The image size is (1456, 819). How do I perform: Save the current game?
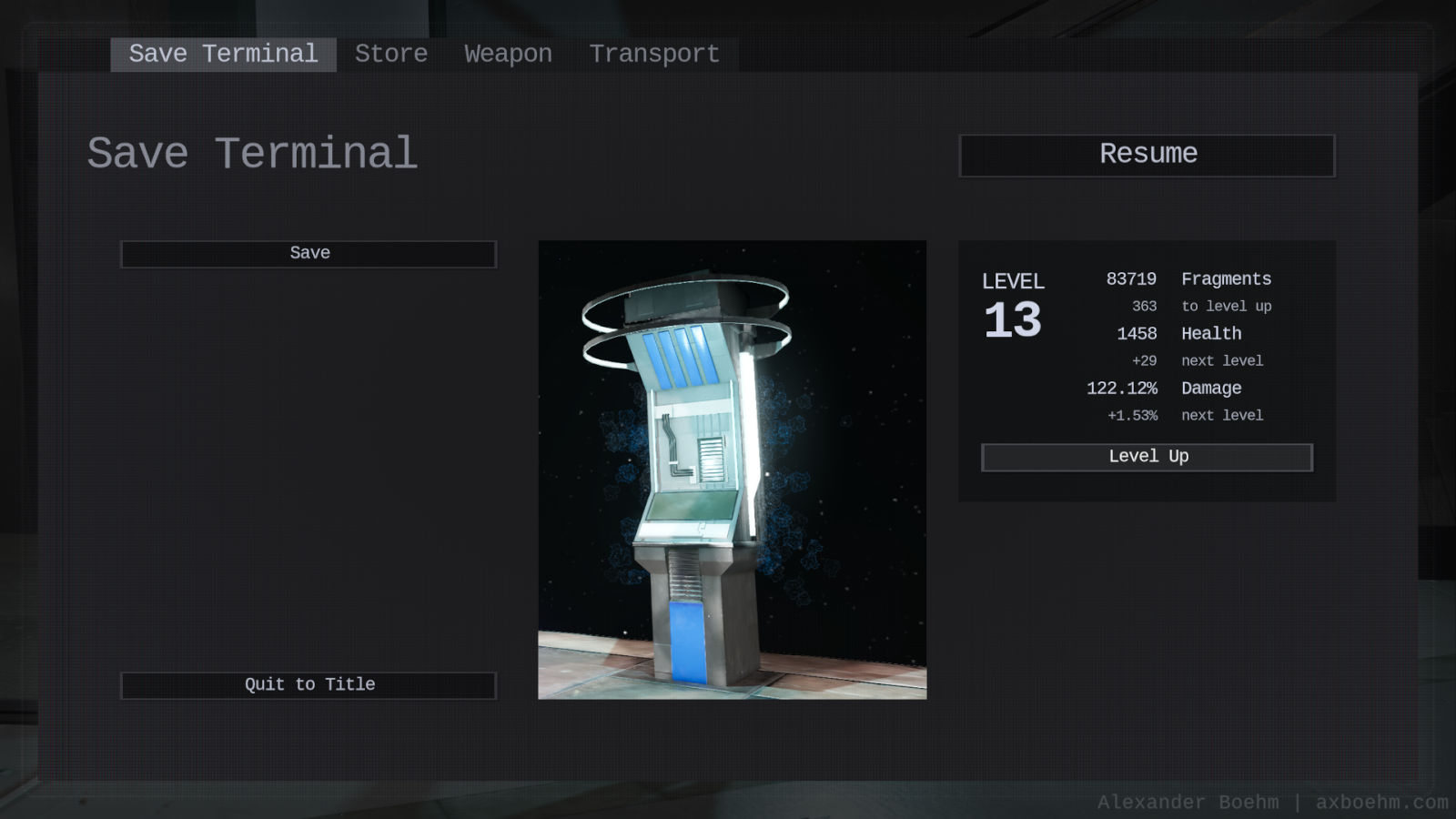pos(308,254)
